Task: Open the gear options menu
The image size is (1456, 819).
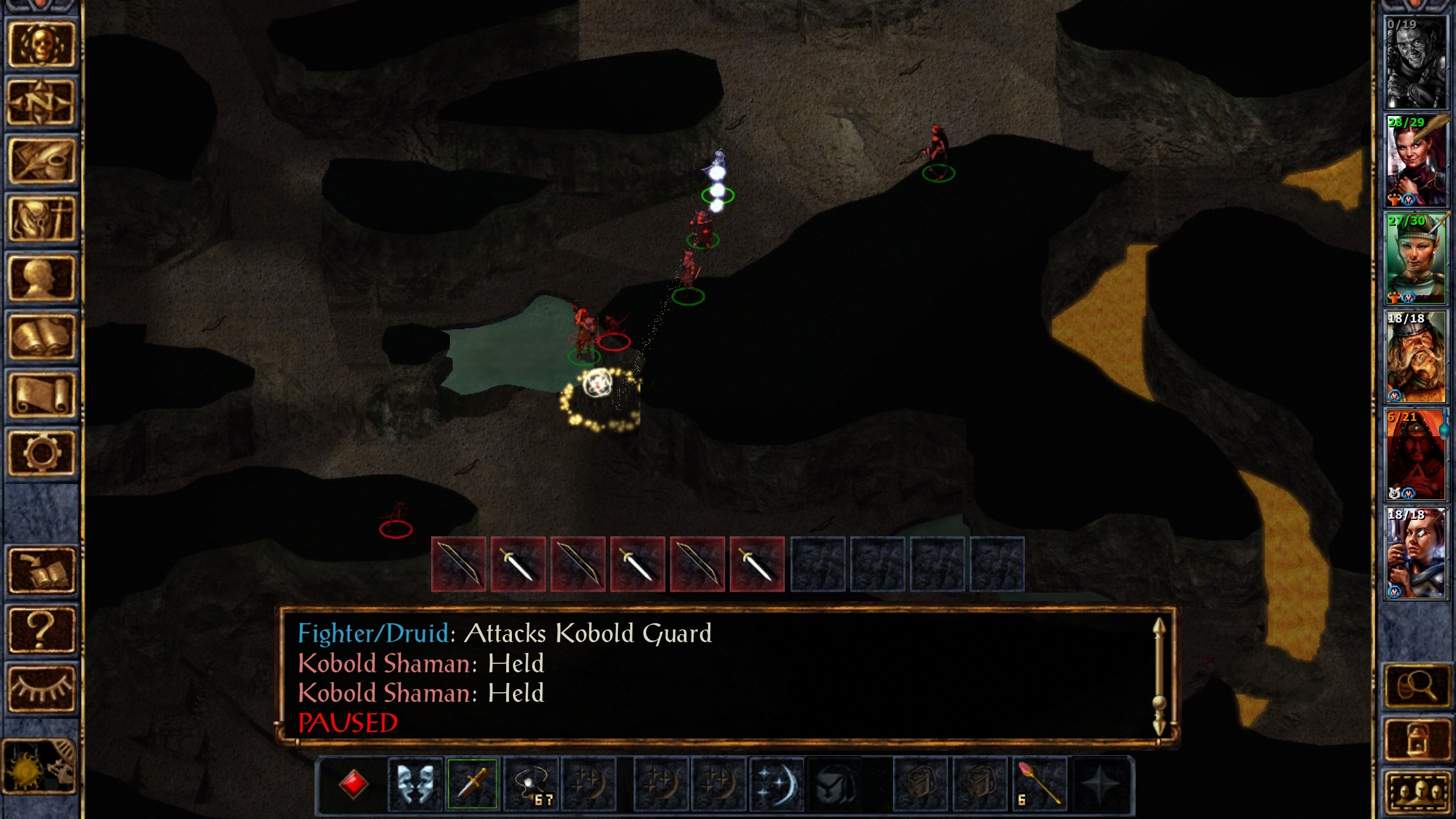Action: [x=41, y=453]
